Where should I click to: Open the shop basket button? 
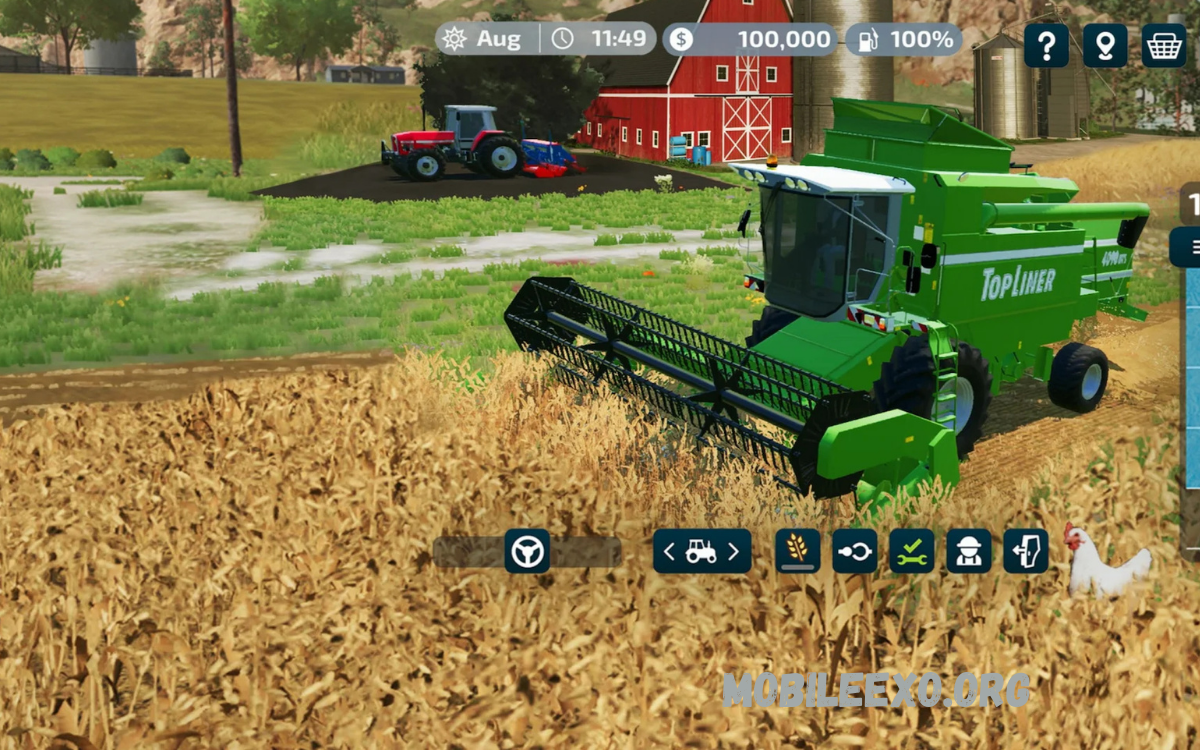point(1164,45)
